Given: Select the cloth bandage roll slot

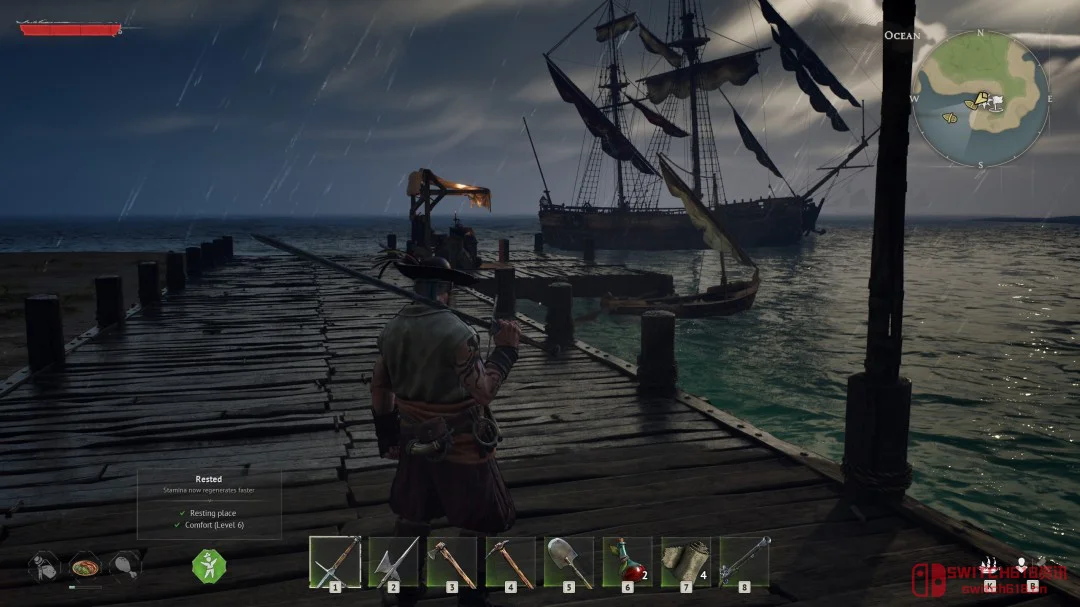Looking at the screenshot, I should point(685,561).
